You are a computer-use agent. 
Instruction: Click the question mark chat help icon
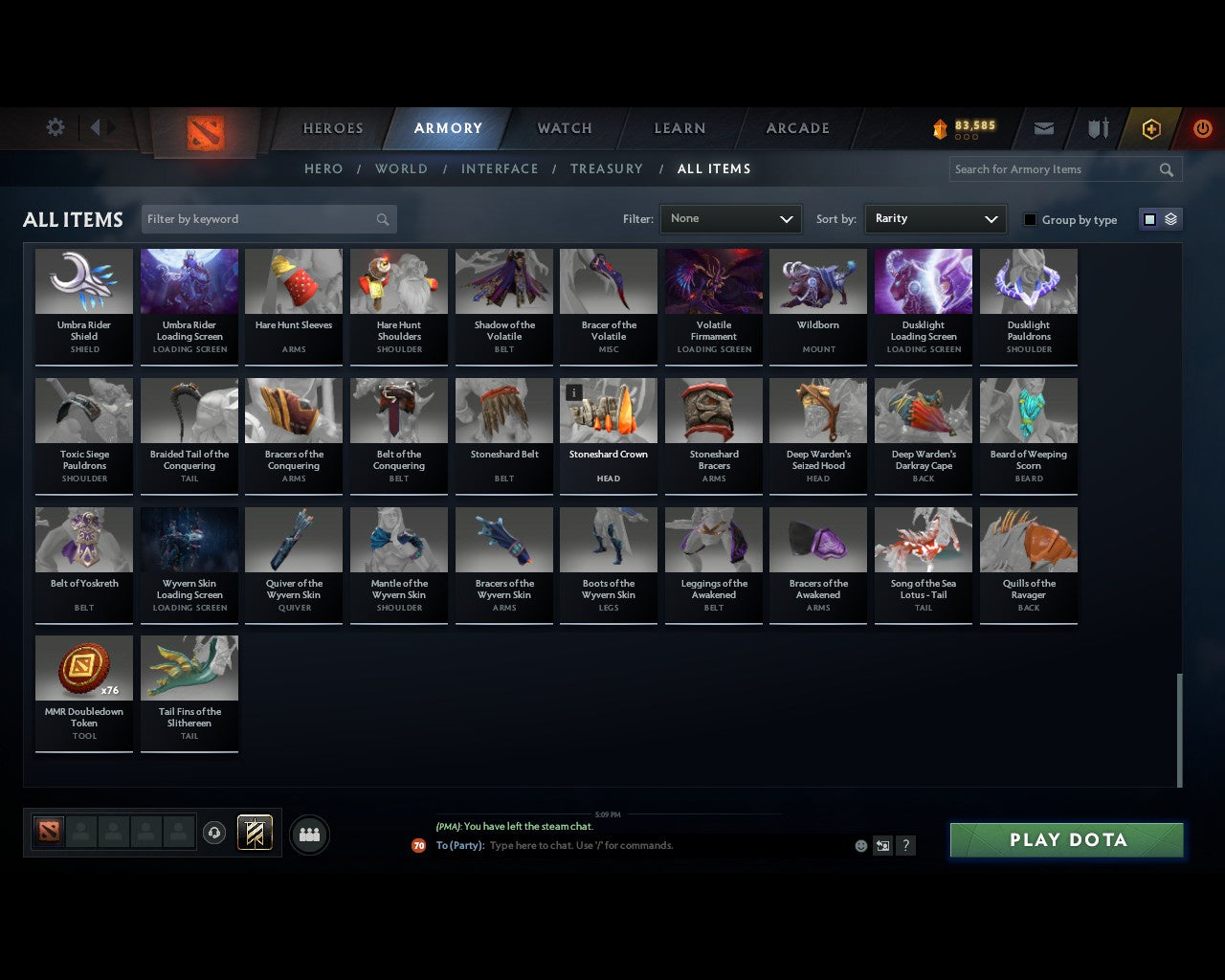coord(905,845)
